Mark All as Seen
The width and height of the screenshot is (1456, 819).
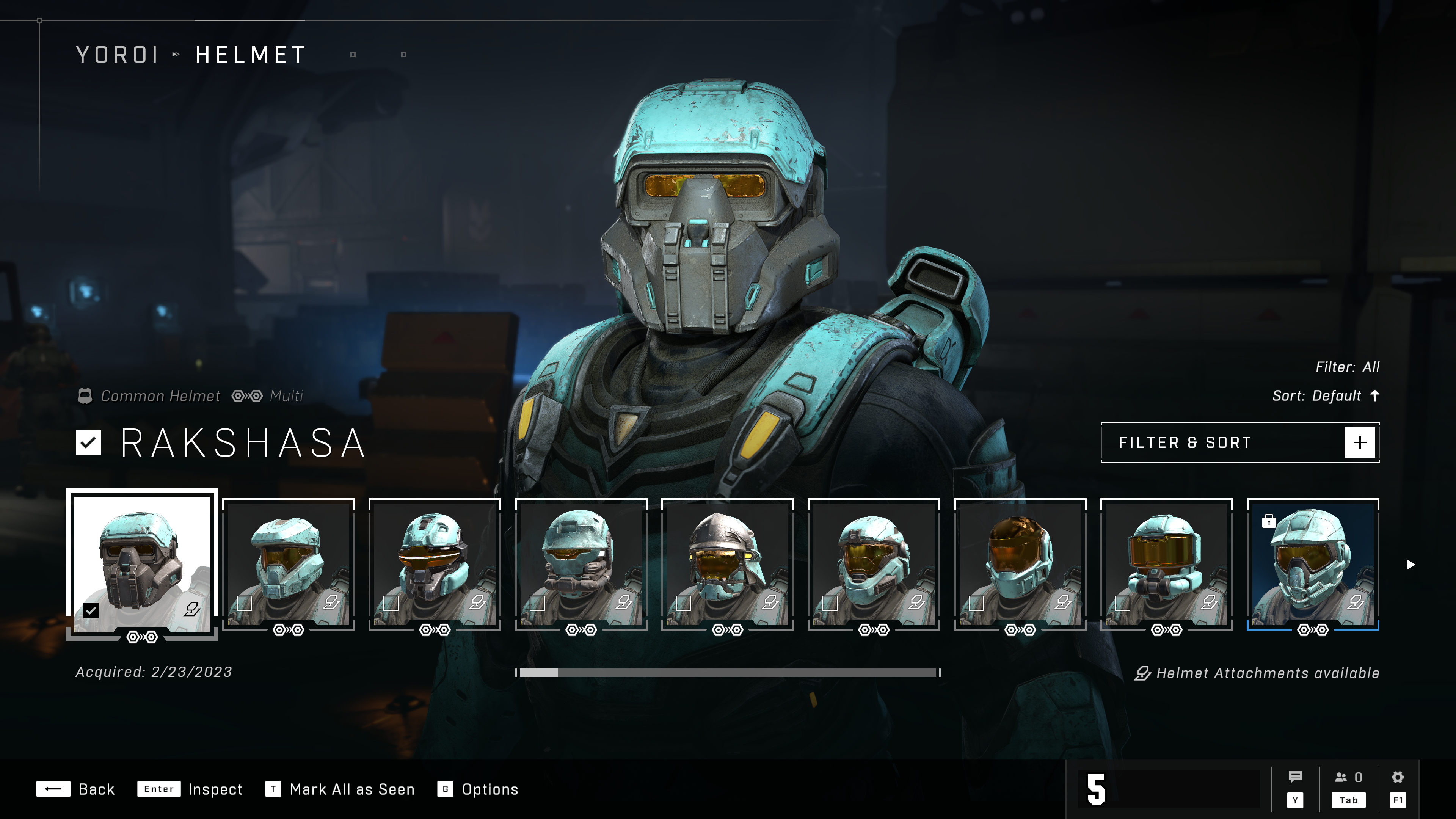[x=340, y=789]
